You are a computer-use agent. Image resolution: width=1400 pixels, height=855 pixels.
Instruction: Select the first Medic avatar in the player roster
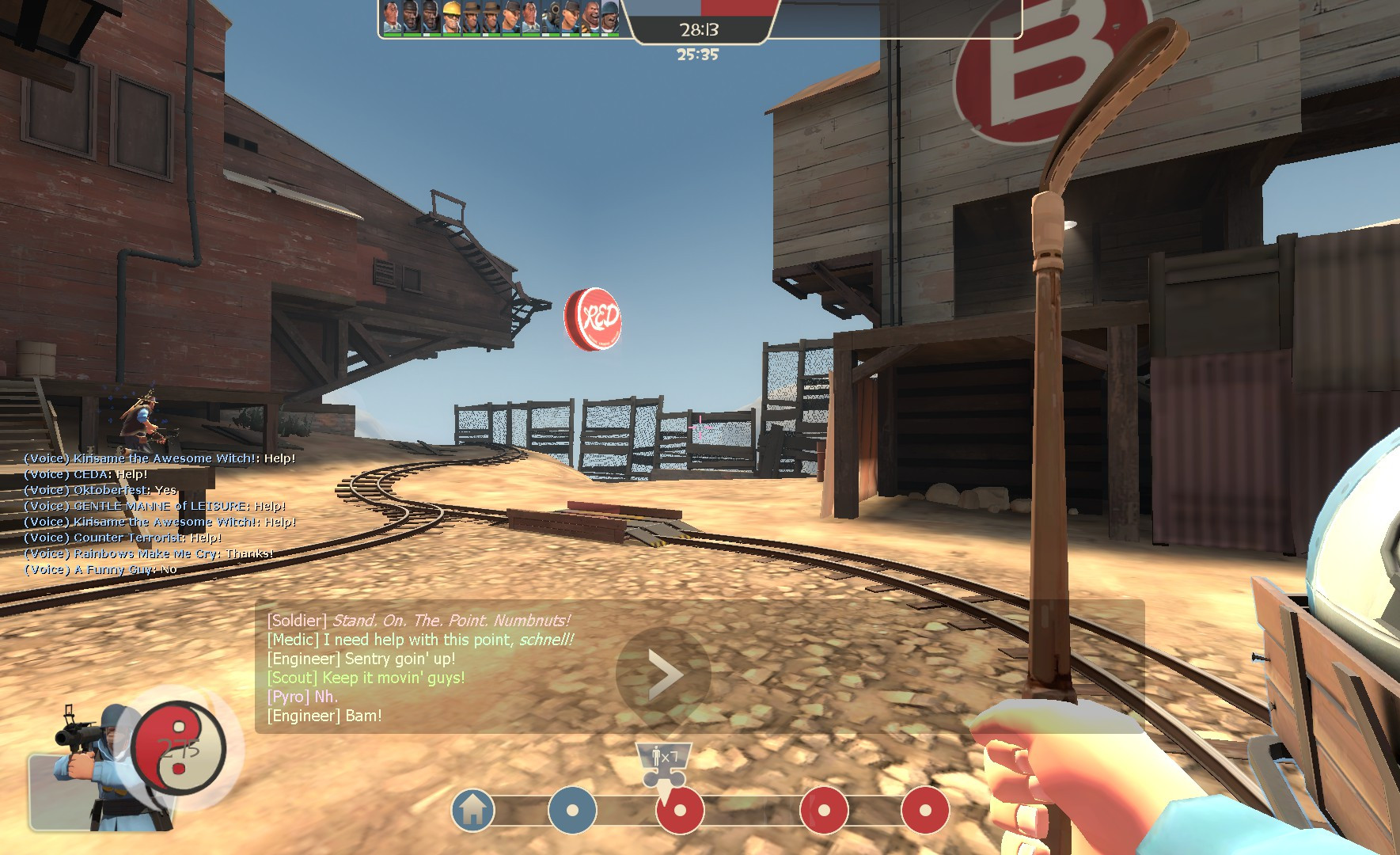[390, 17]
